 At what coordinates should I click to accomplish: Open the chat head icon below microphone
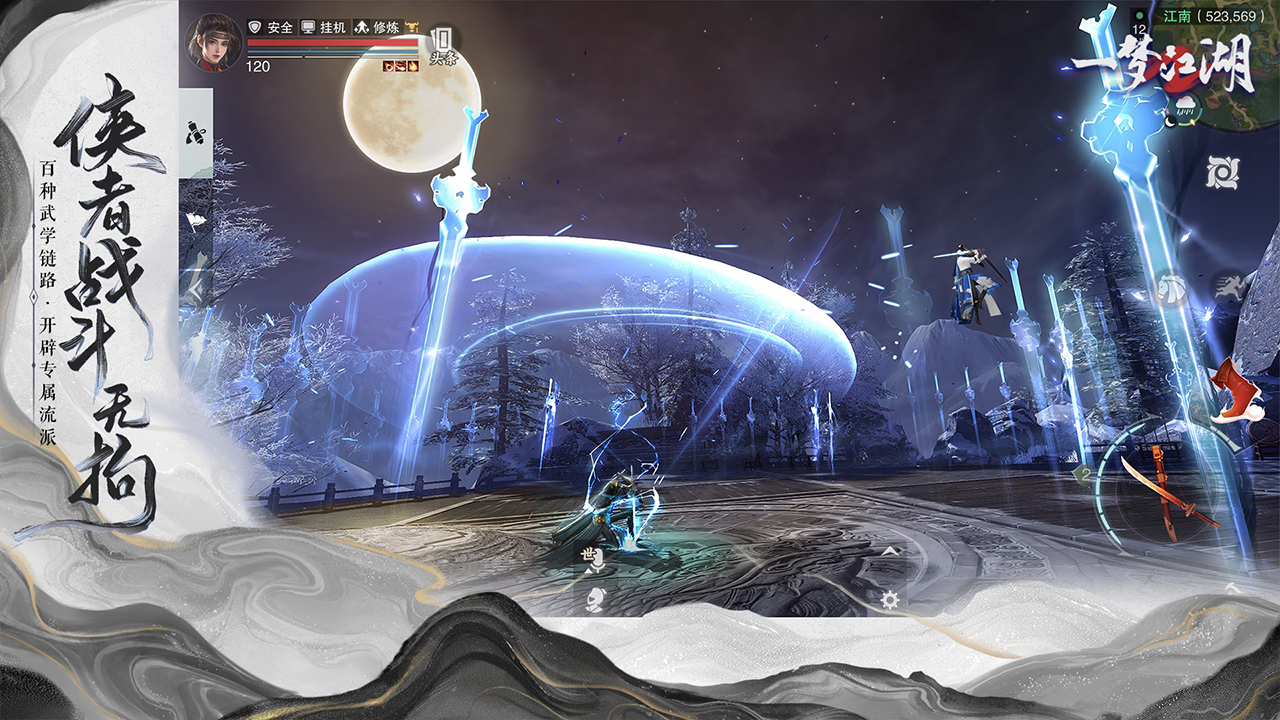click(x=592, y=599)
